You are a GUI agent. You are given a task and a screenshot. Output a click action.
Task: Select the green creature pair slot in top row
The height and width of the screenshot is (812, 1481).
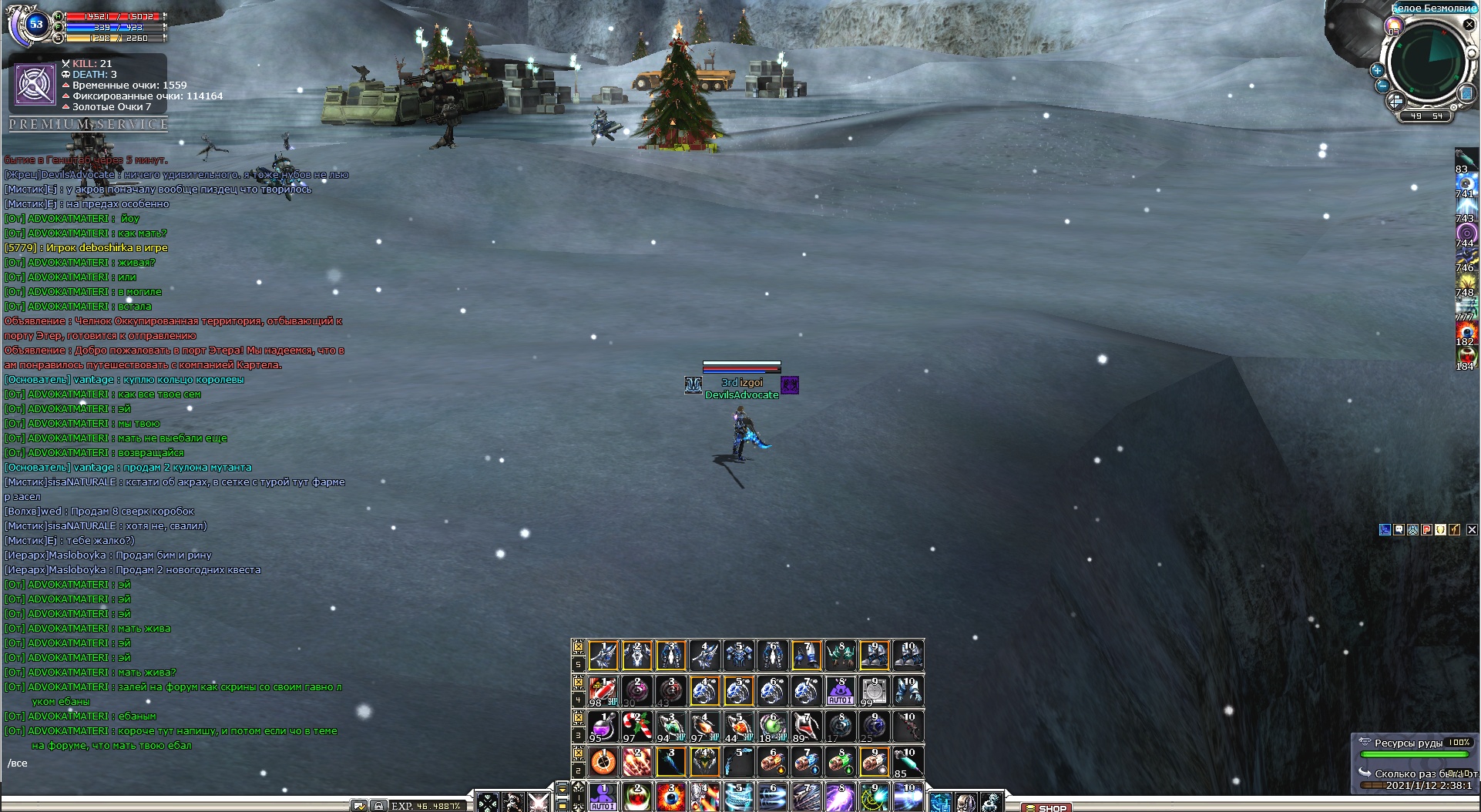[x=840, y=656]
